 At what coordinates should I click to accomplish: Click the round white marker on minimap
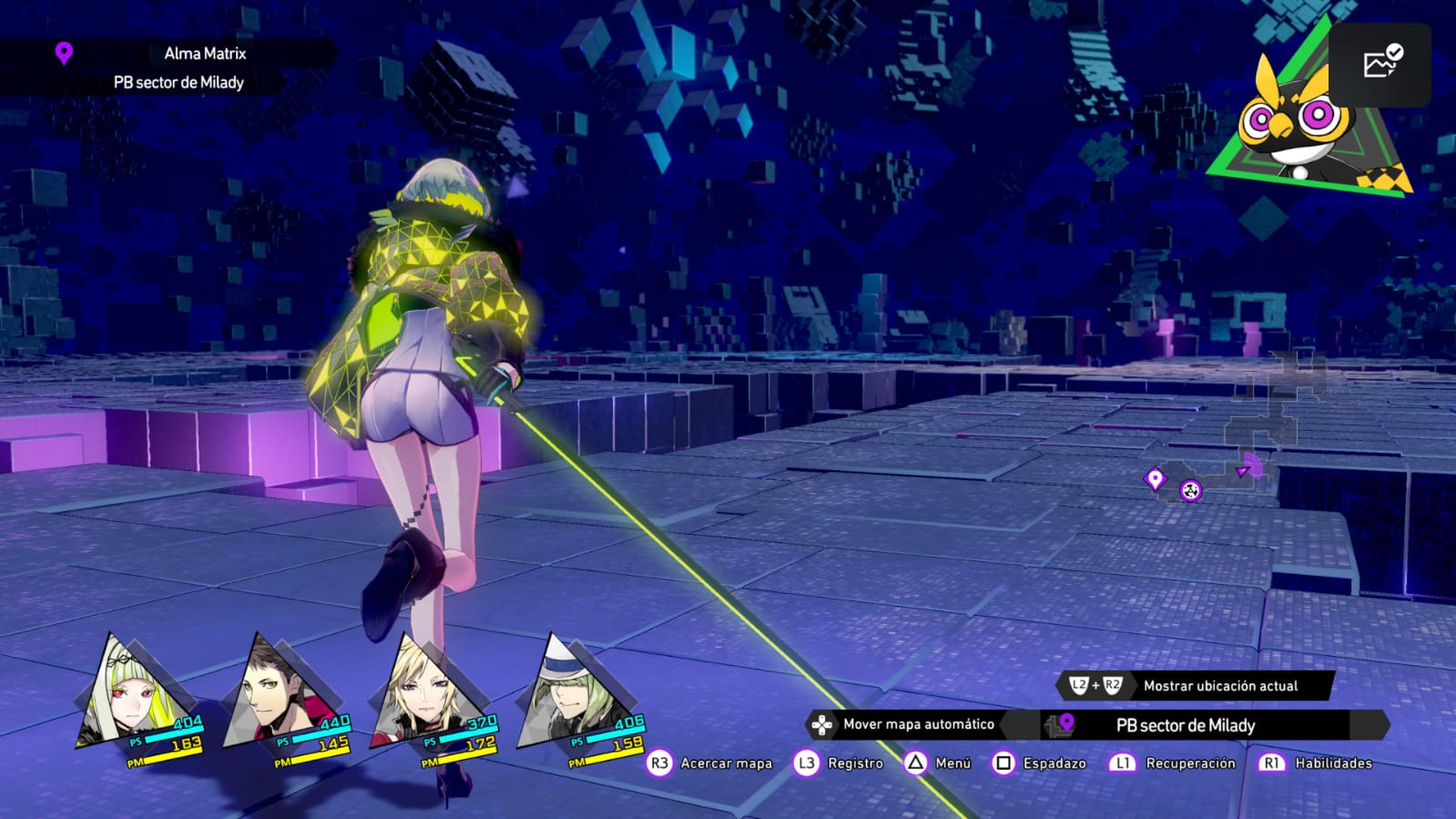[1190, 491]
